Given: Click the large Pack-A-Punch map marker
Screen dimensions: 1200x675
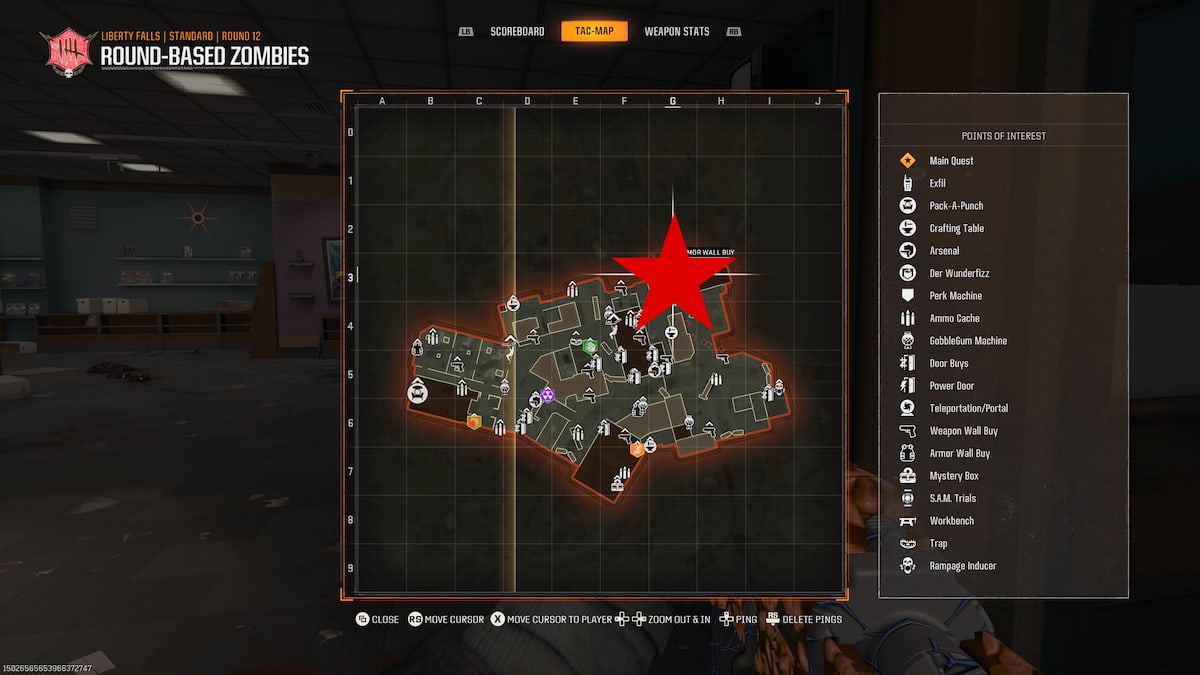Looking at the screenshot, I should 418,393.
